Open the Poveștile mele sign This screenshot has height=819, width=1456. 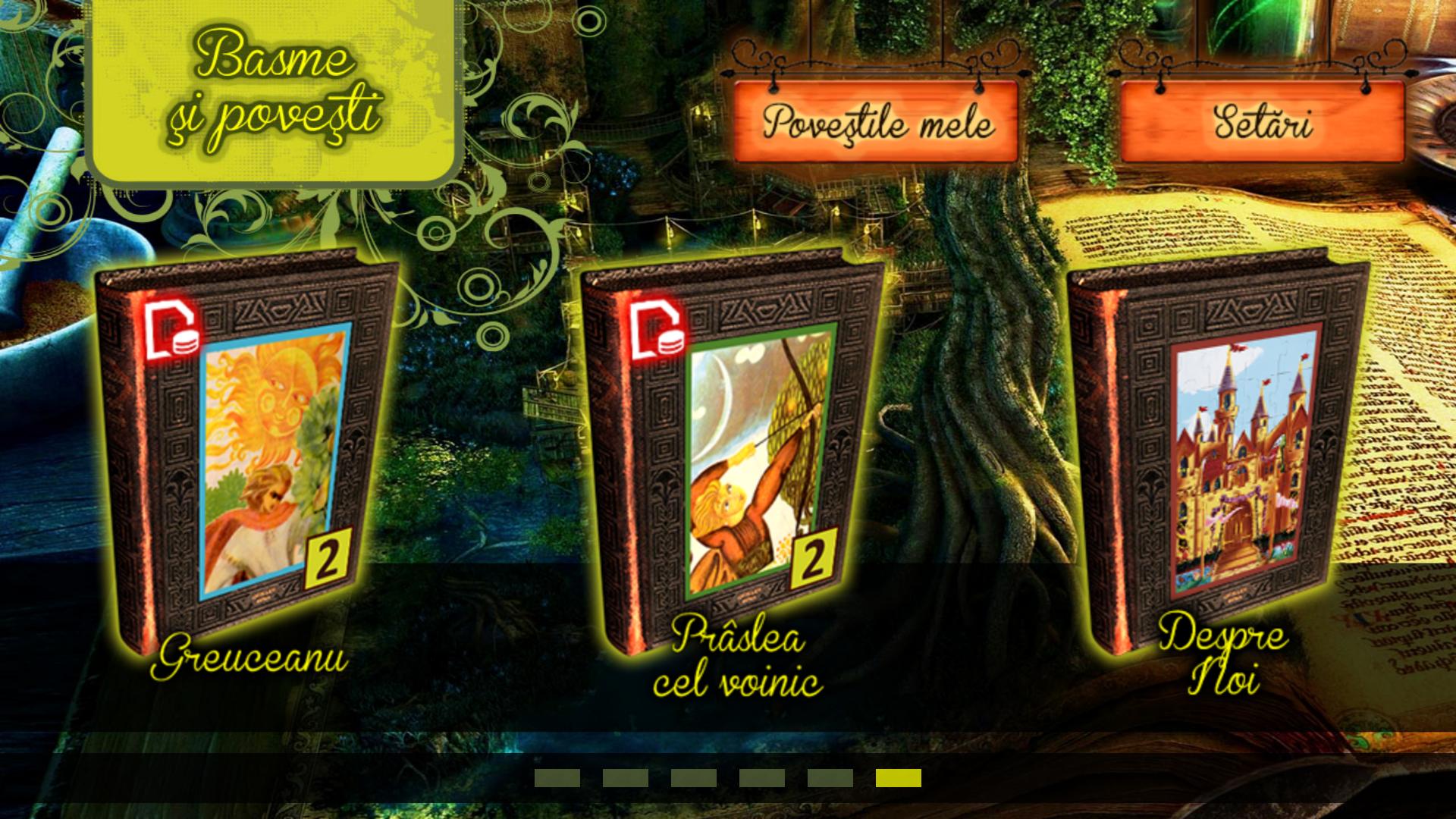[x=877, y=122]
